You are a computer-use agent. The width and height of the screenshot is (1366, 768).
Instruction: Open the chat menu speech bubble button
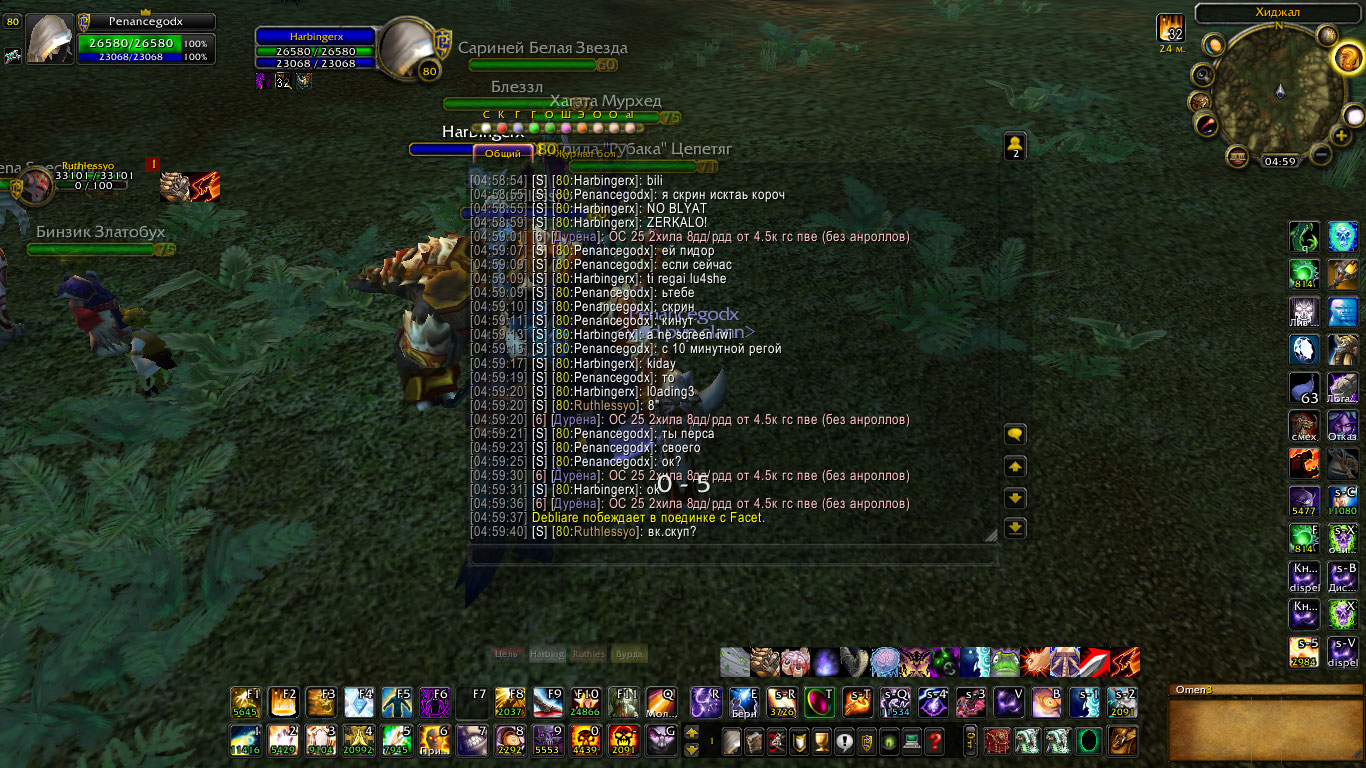pos(1015,434)
